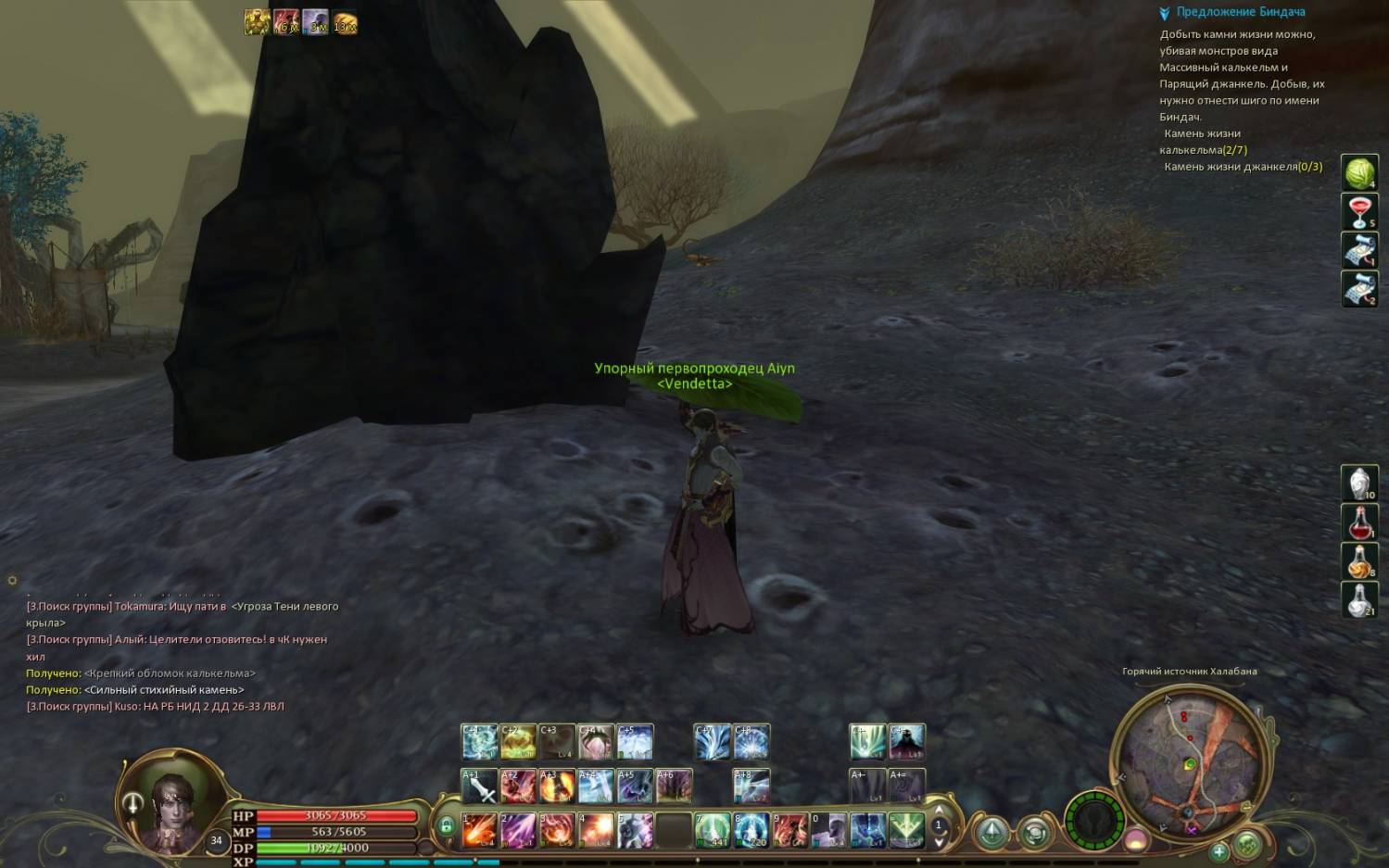Select the player portrait
The width and height of the screenshot is (1389, 868).
(x=173, y=802)
